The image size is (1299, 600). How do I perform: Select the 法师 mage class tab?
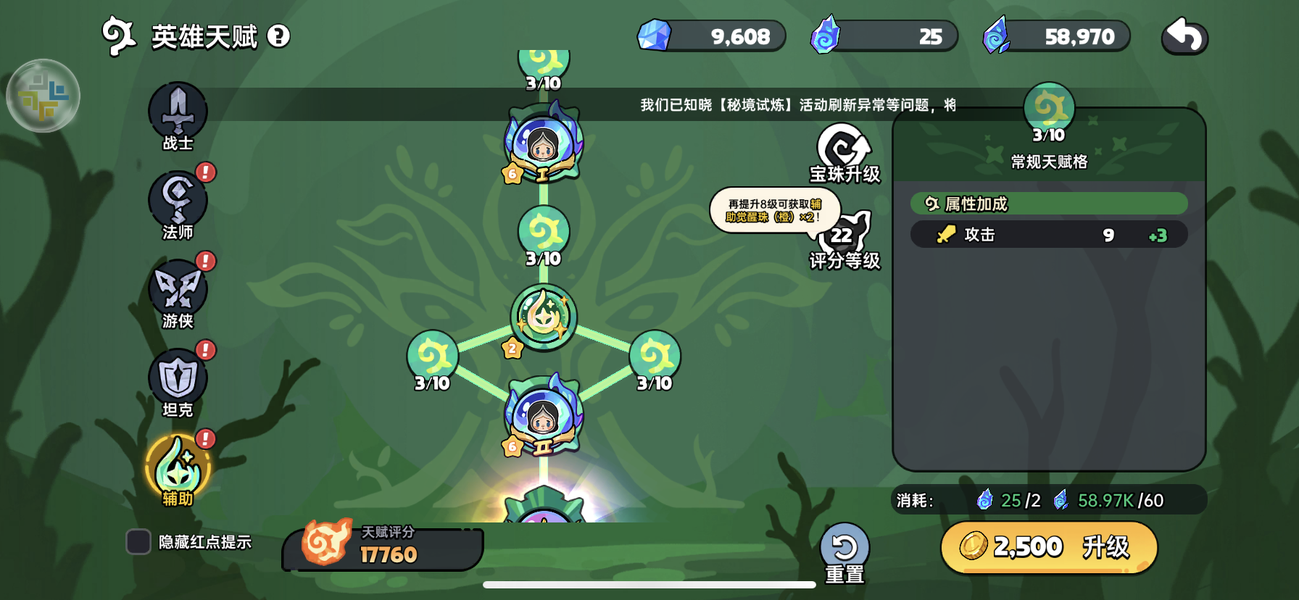pos(178,201)
